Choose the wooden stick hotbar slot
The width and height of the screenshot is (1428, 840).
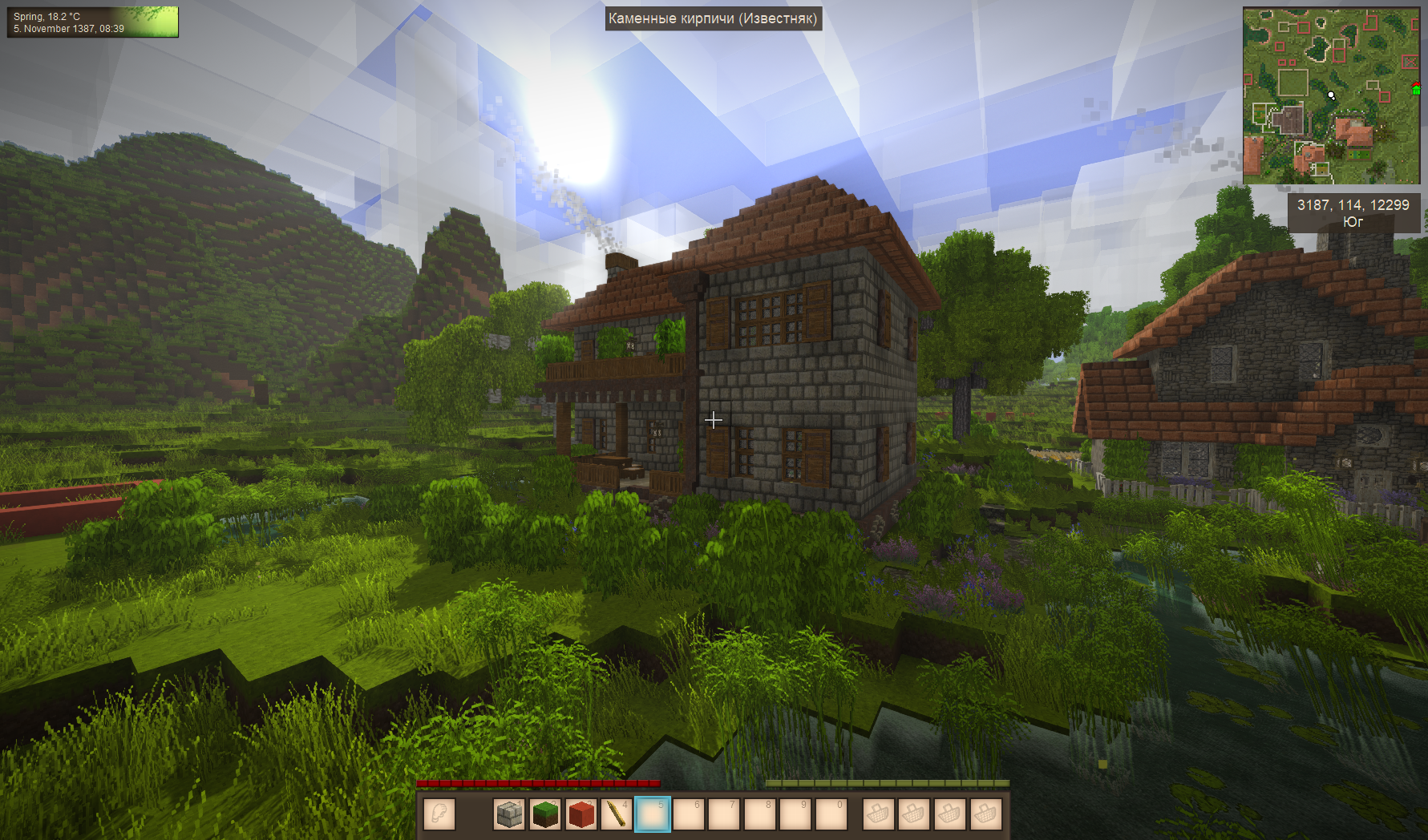(x=617, y=814)
